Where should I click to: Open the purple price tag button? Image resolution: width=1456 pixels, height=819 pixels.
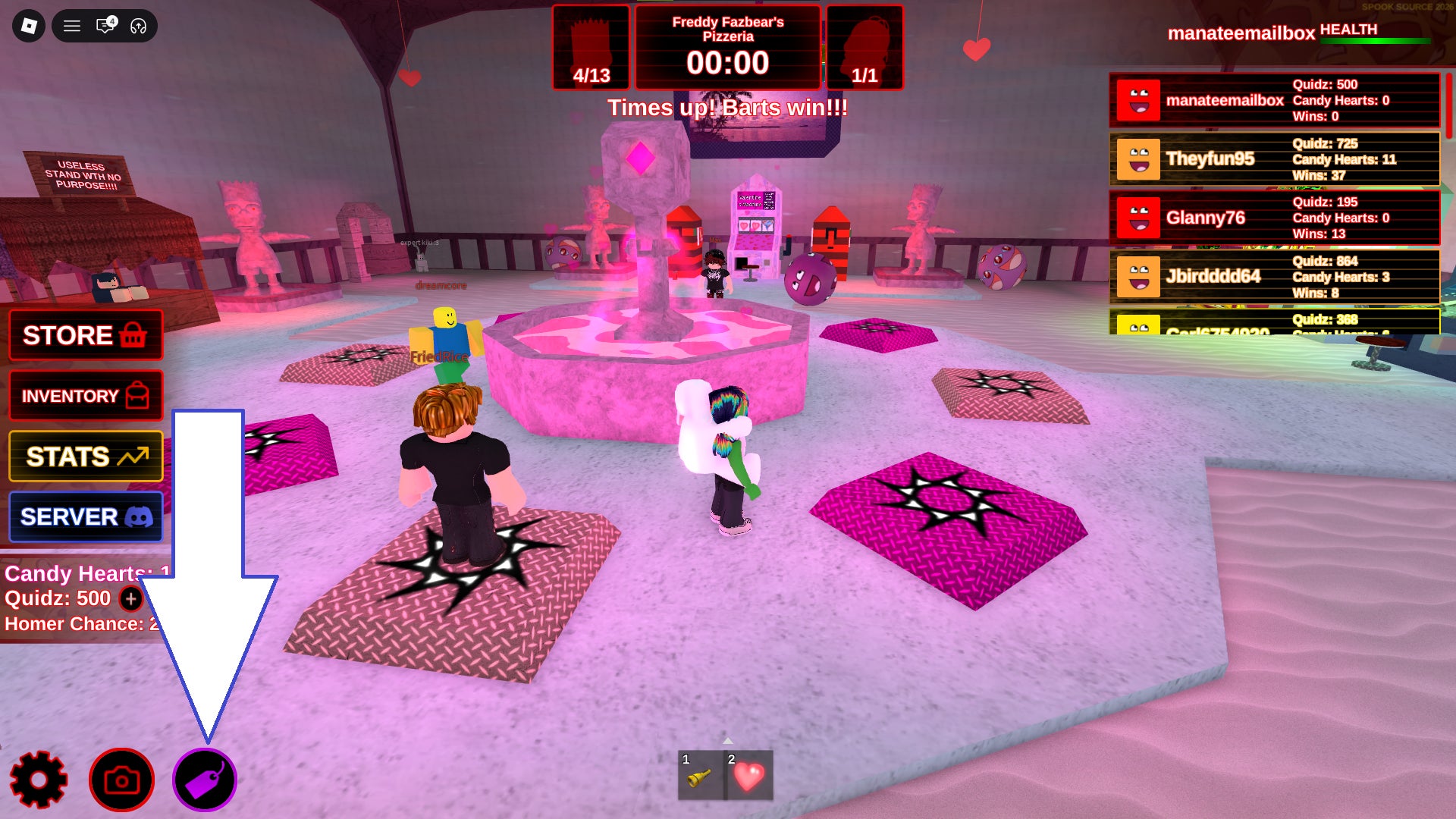(x=205, y=780)
